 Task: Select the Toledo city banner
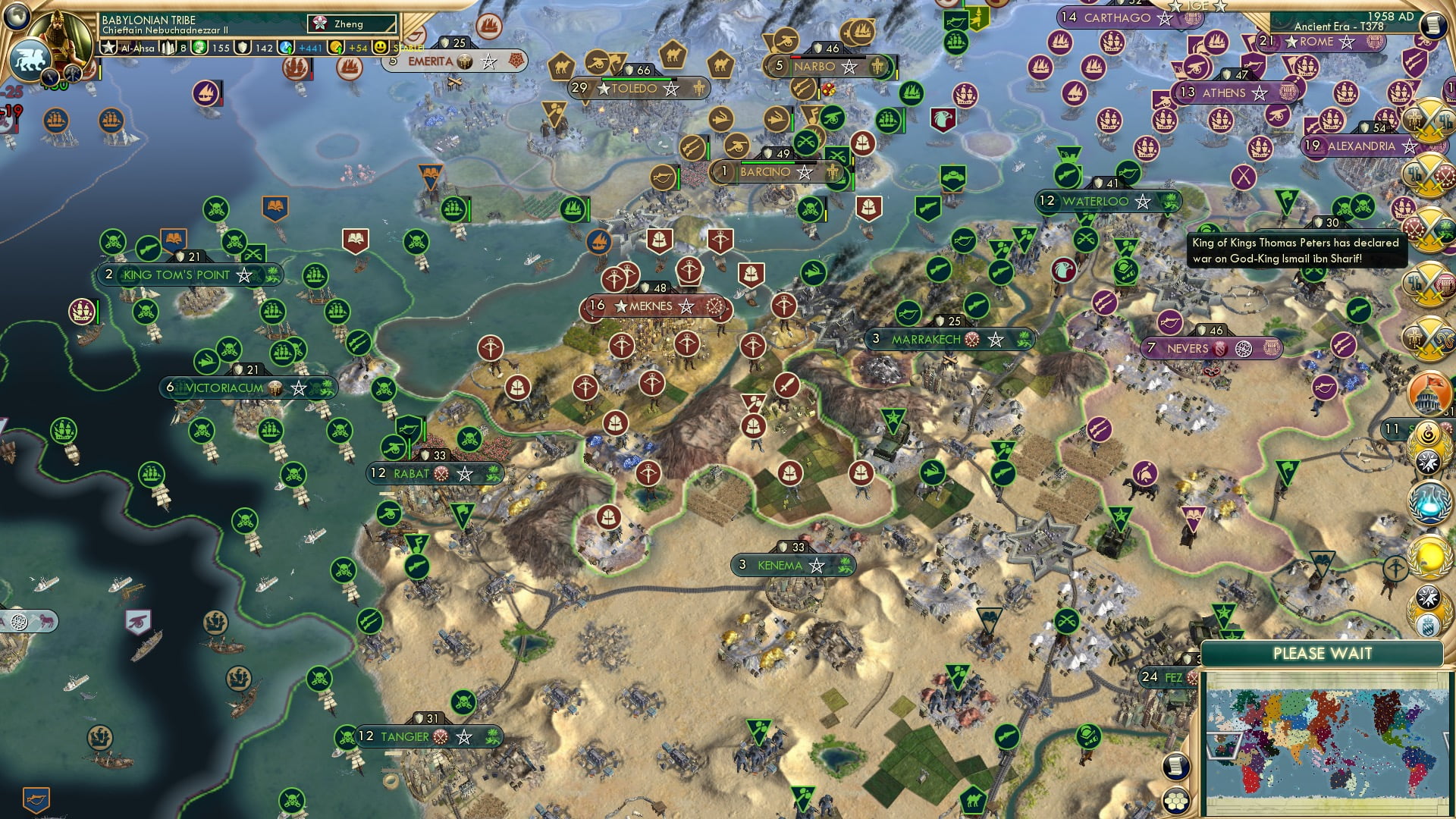(636, 89)
